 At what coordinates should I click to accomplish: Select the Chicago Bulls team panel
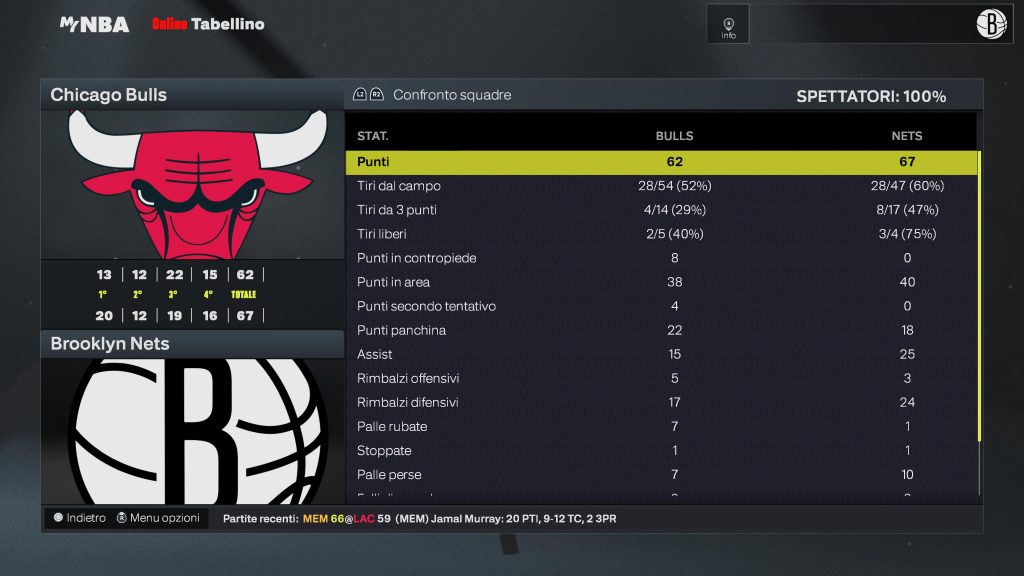(x=192, y=96)
